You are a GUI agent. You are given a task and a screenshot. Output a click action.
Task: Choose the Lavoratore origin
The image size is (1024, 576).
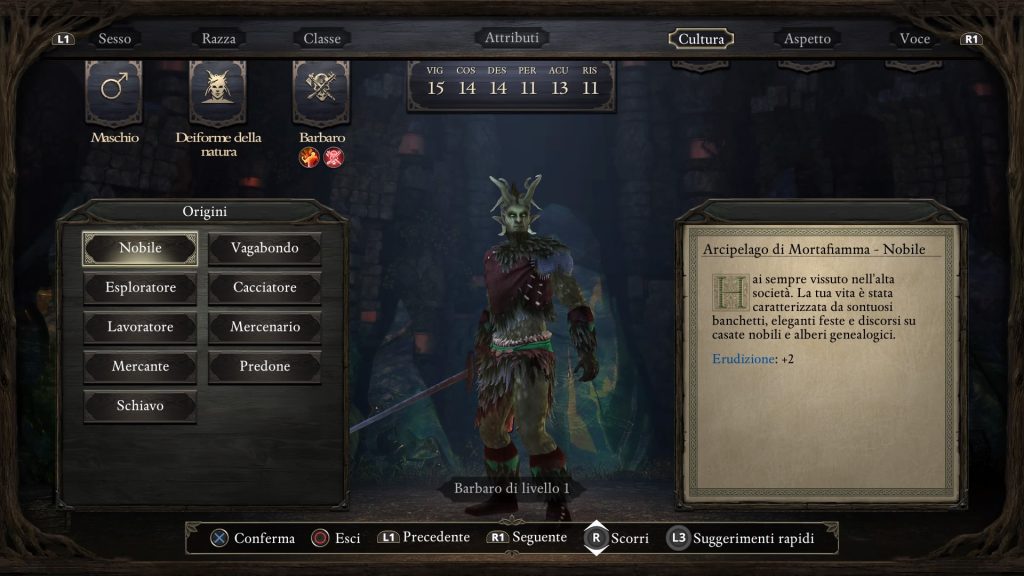[140, 327]
